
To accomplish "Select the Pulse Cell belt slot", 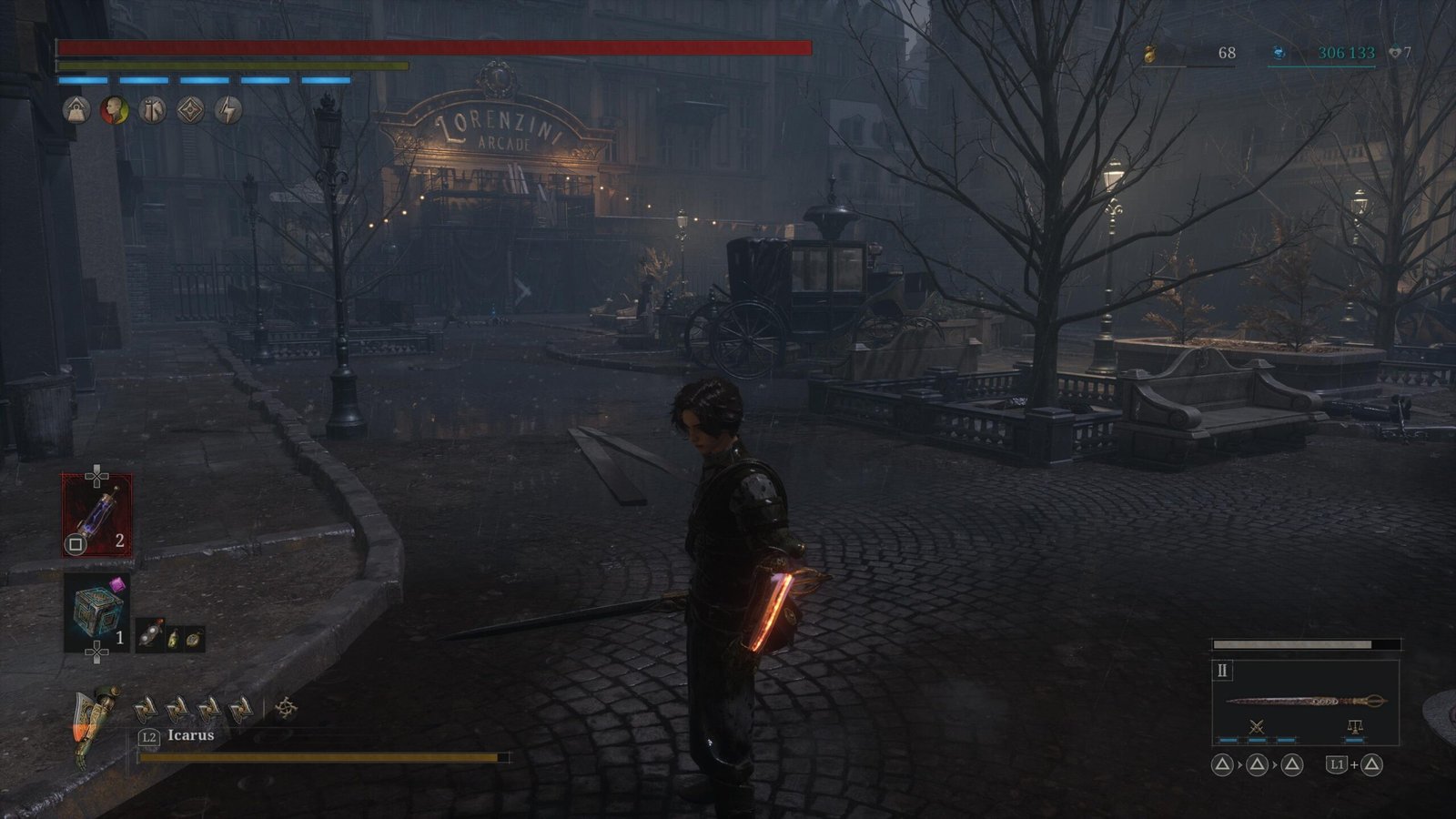I will pyautogui.click(x=96, y=515).
